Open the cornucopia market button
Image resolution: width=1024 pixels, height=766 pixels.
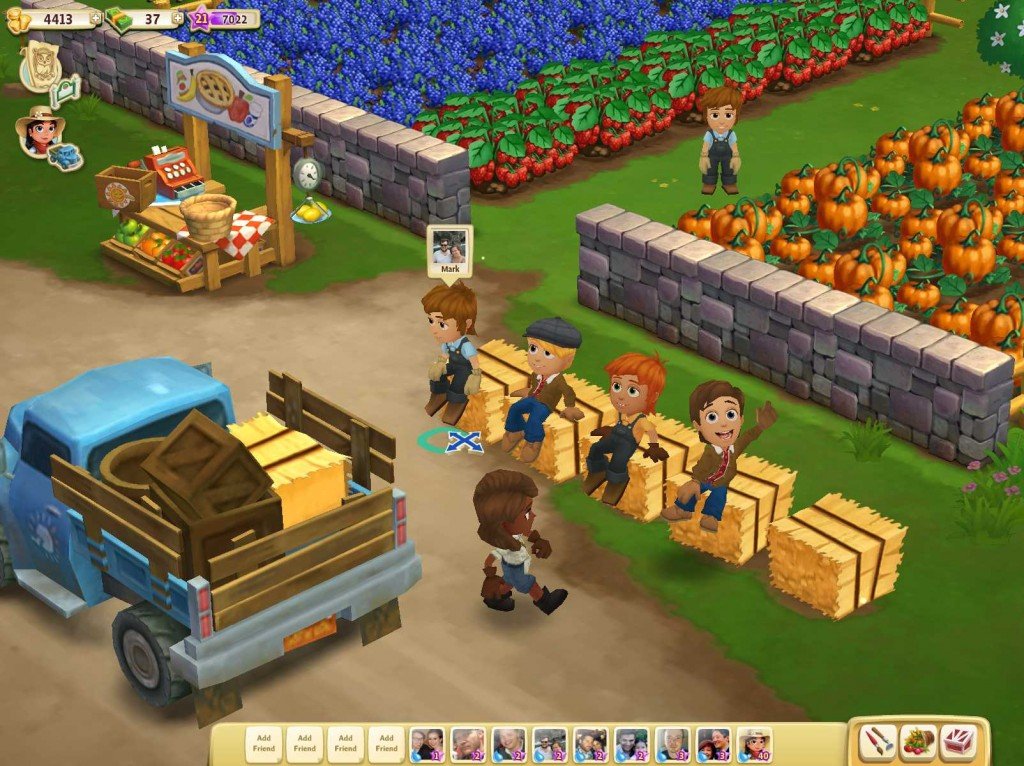coord(918,742)
